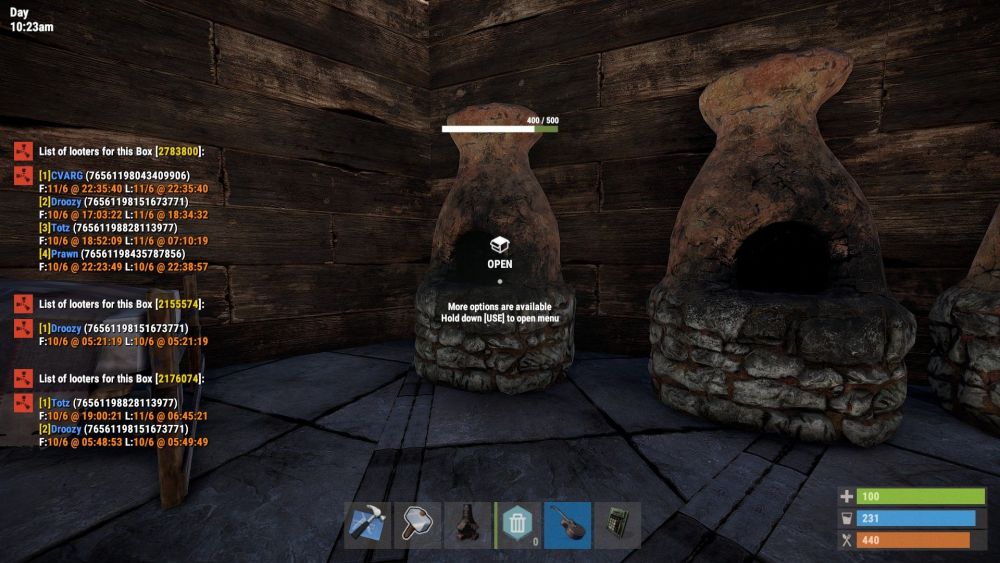Choose the furnace item slot
Screen dimensions: 1000x563
[x=467, y=524]
